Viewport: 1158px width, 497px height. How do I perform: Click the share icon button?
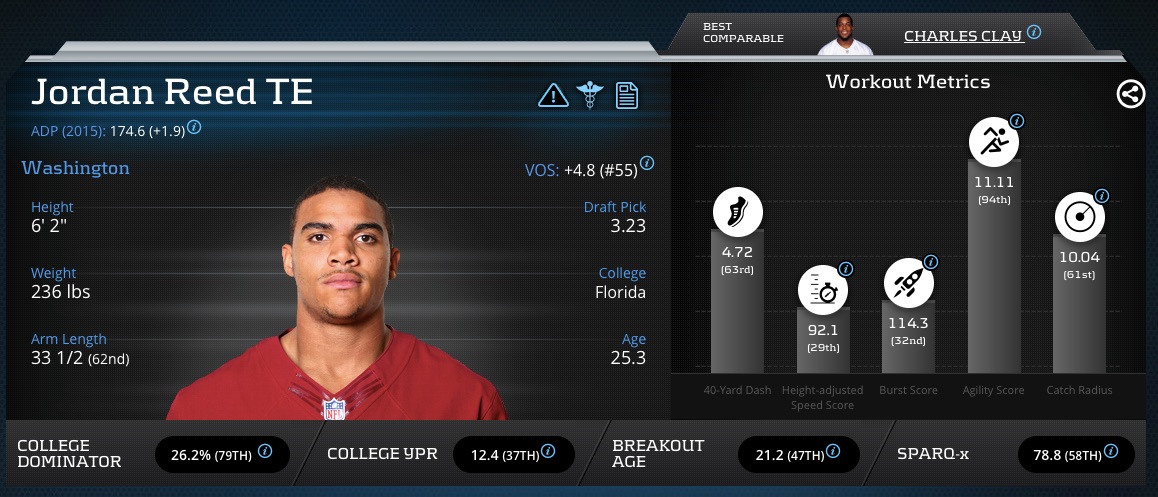(1130, 95)
